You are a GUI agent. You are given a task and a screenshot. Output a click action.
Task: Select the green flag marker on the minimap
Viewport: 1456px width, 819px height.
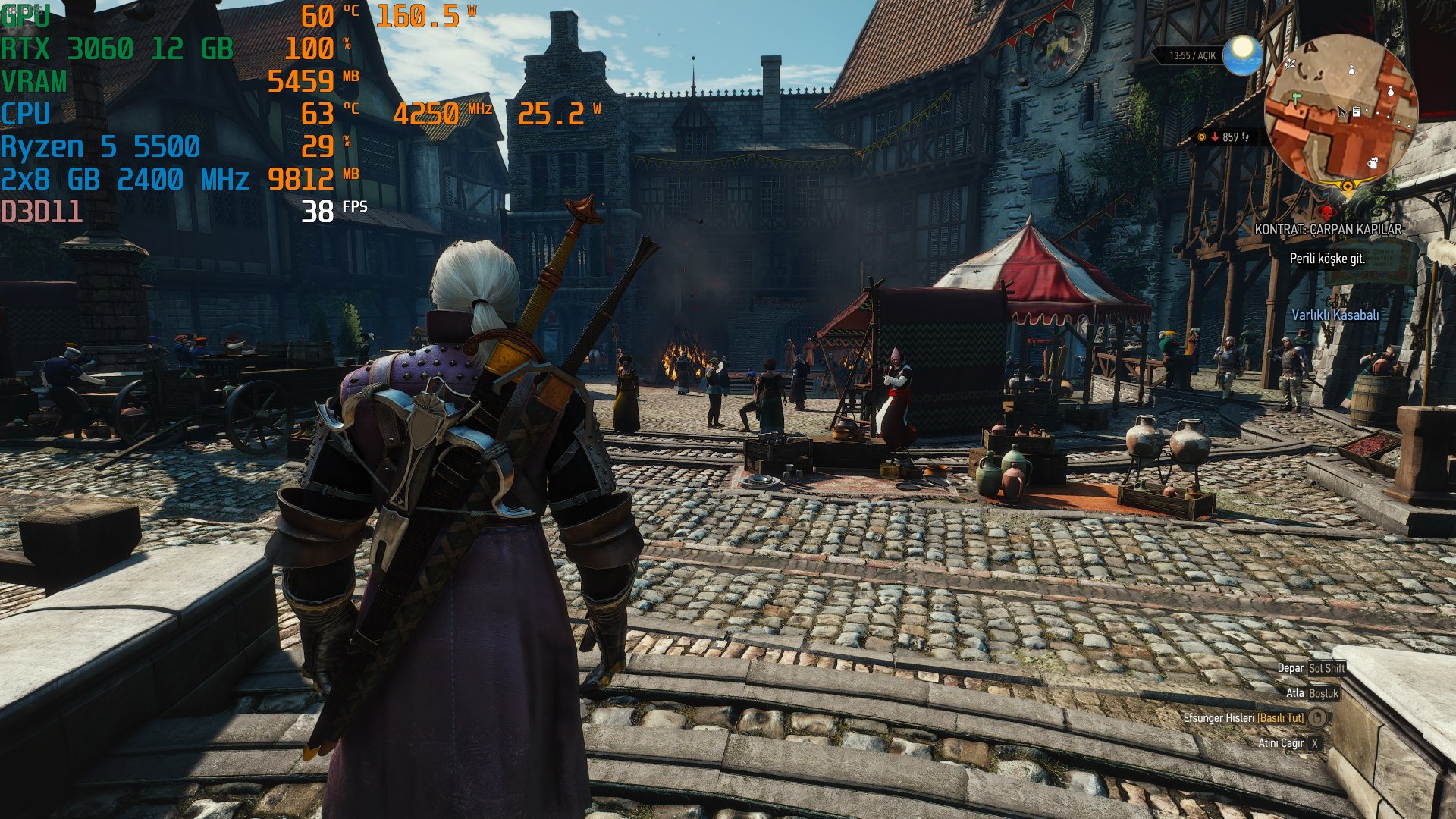pyautogui.click(x=1297, y=97)
